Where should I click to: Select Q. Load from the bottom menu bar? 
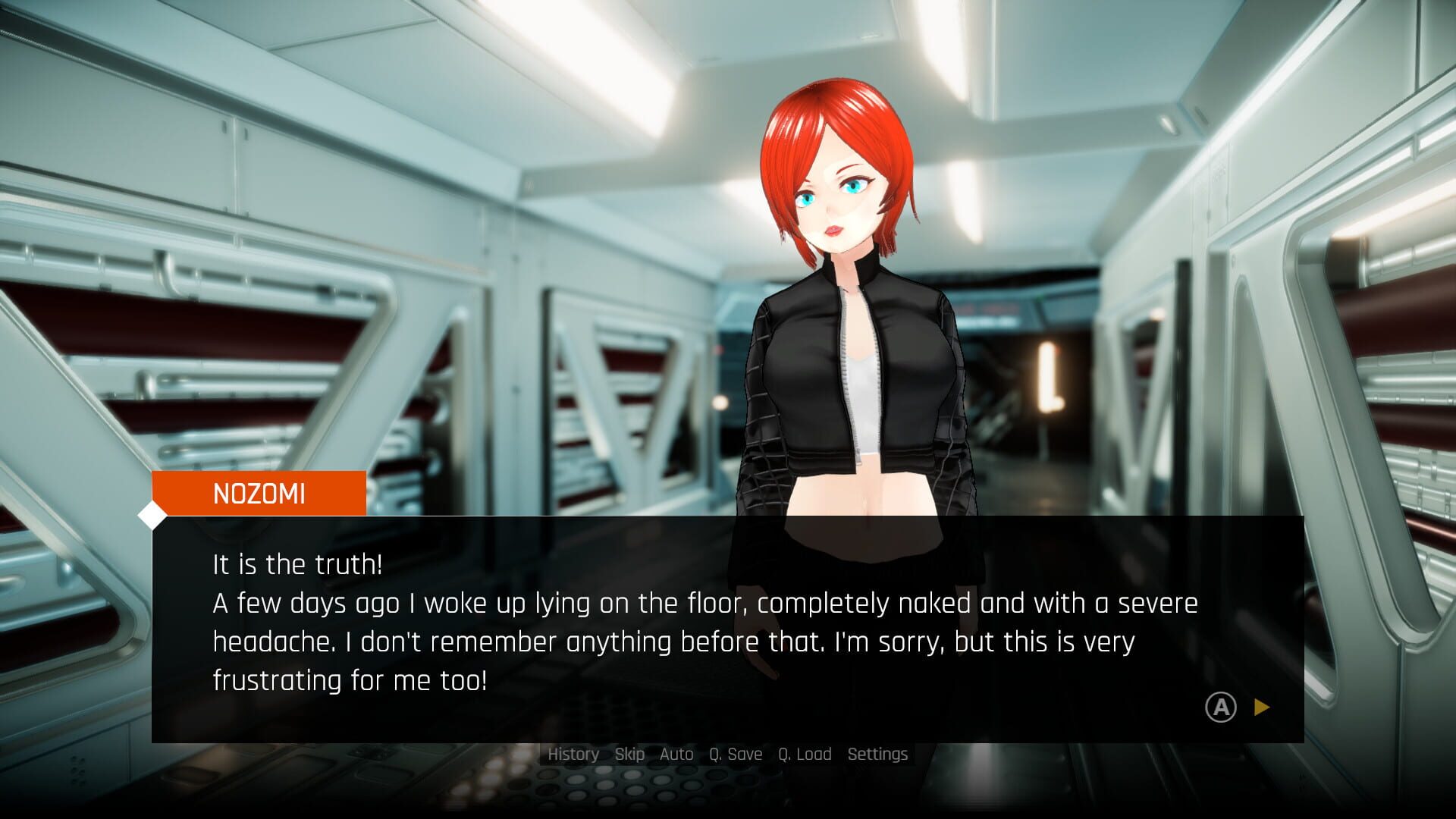pyautogui.click(x=806, y=754)
